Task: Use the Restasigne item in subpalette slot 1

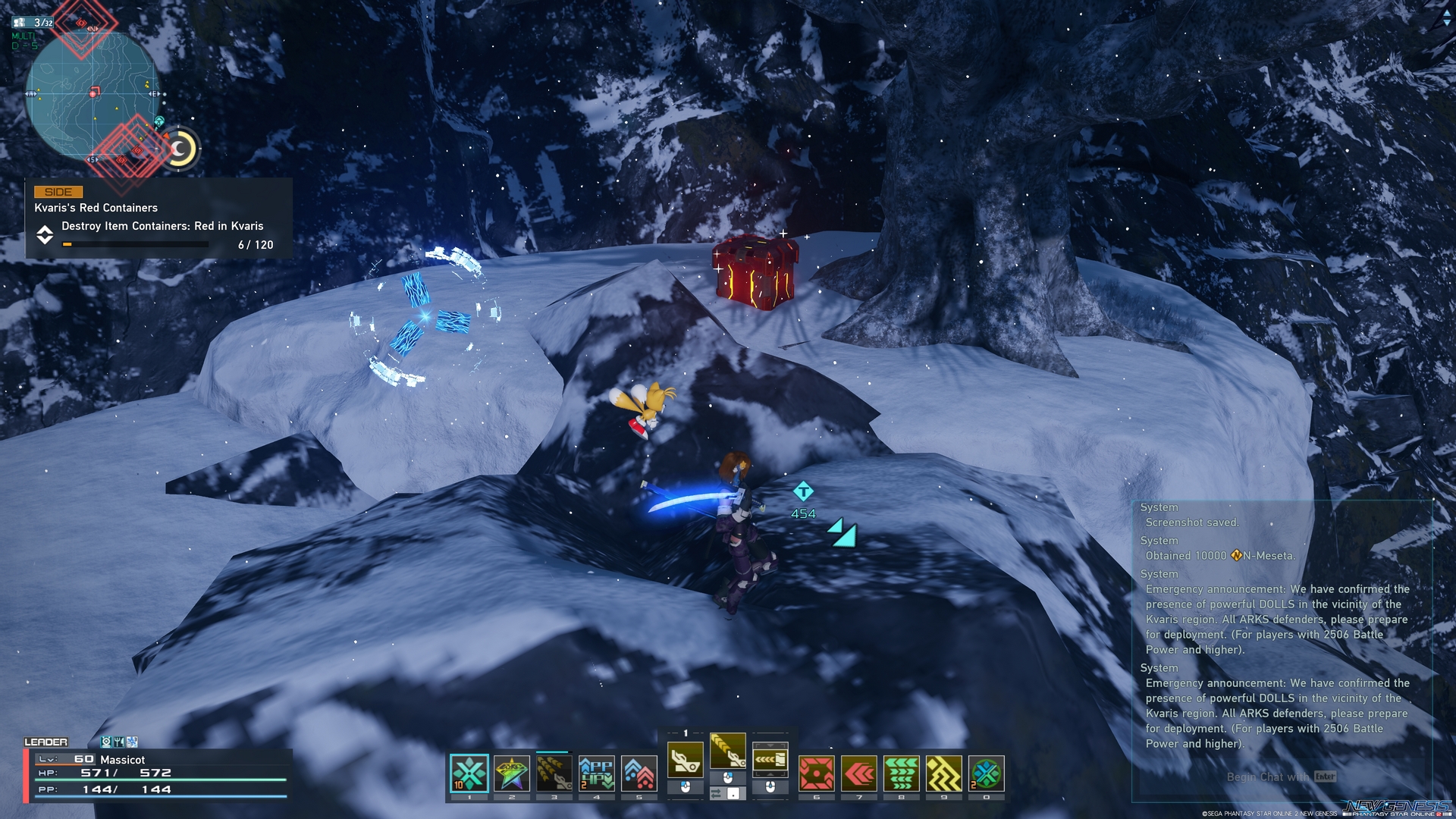Action: pos(469,773)
